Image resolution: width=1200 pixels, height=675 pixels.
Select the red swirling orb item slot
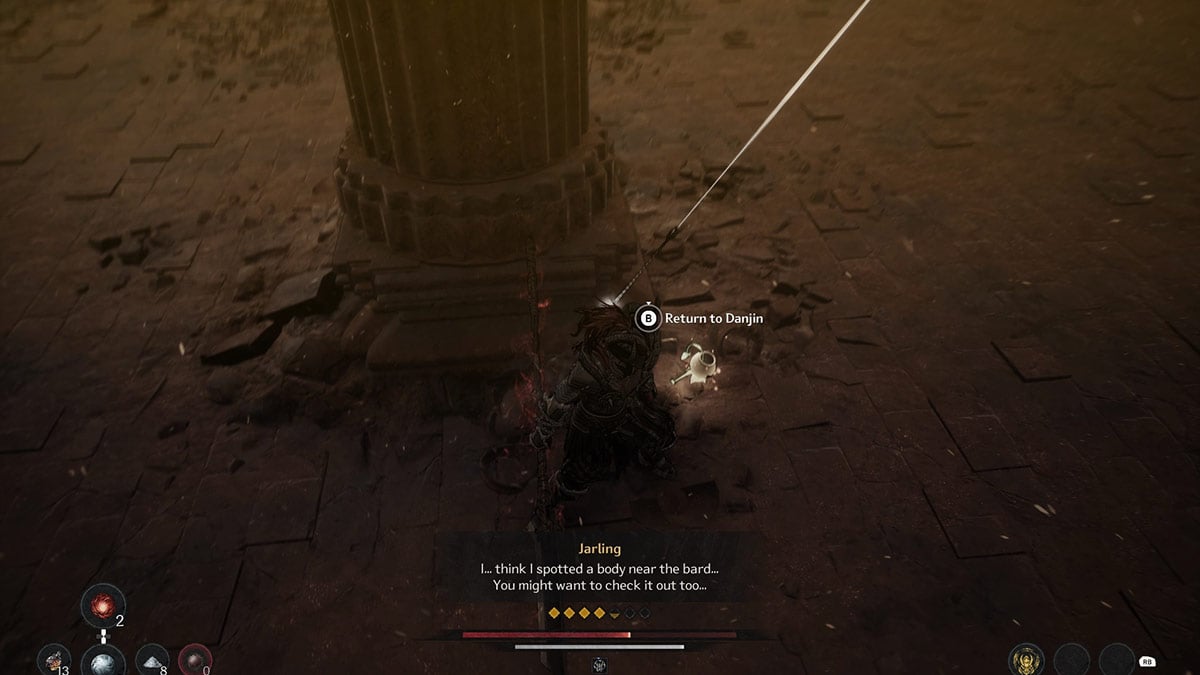pyautogui.click(x=103, y=605)
